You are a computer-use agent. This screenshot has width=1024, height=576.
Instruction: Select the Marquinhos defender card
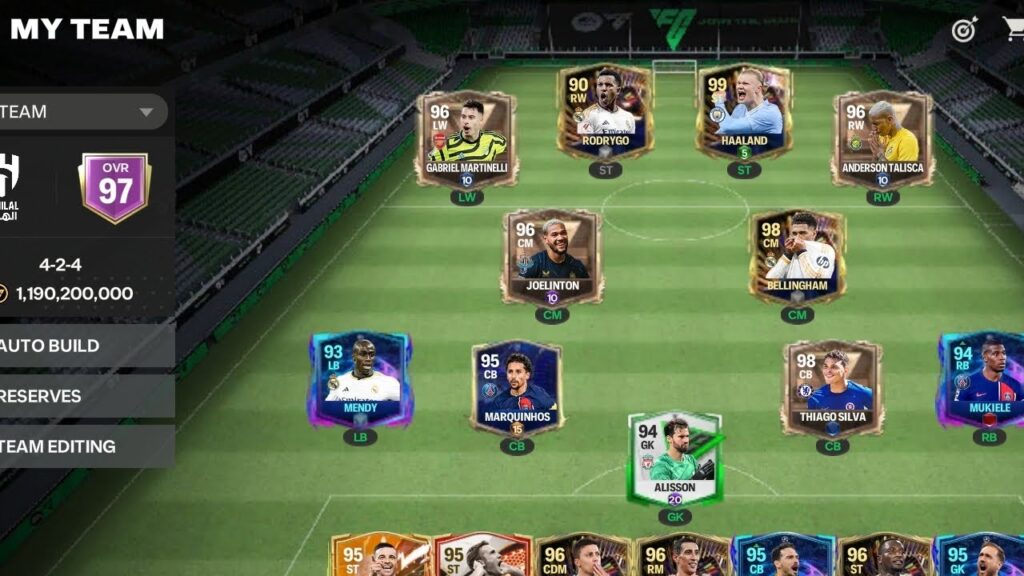517,388
